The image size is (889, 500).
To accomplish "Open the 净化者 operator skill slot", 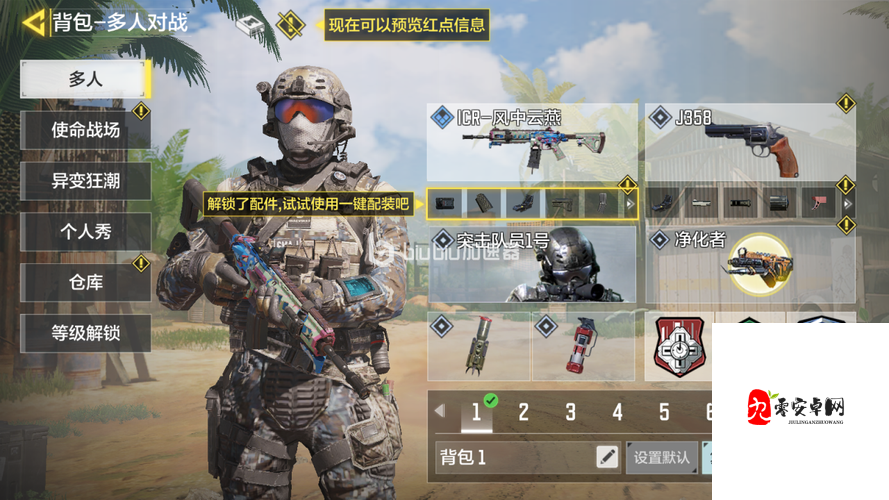I will 750,265.
